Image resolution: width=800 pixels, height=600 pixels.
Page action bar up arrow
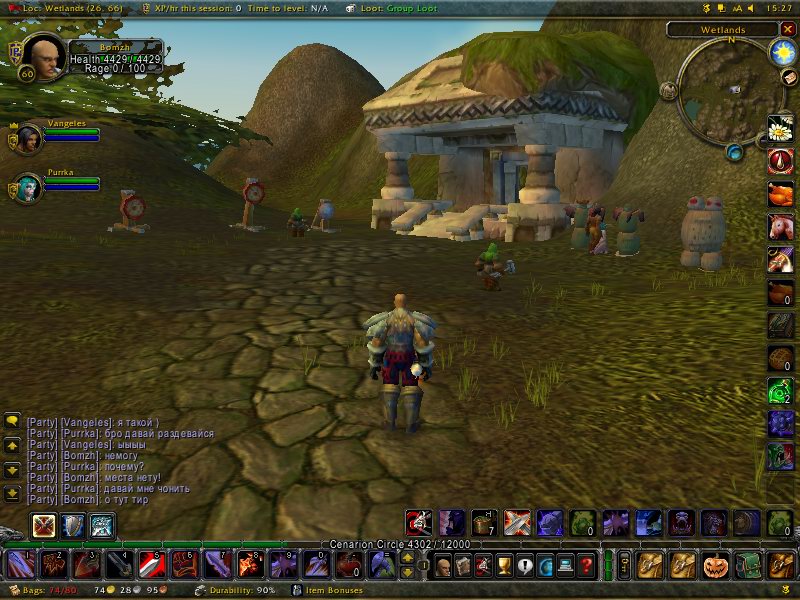click(x=408, y=559)
